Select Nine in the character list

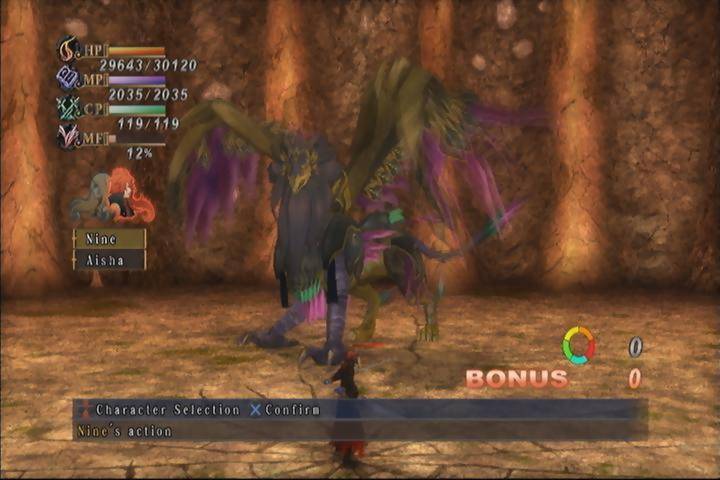point(109,239)
